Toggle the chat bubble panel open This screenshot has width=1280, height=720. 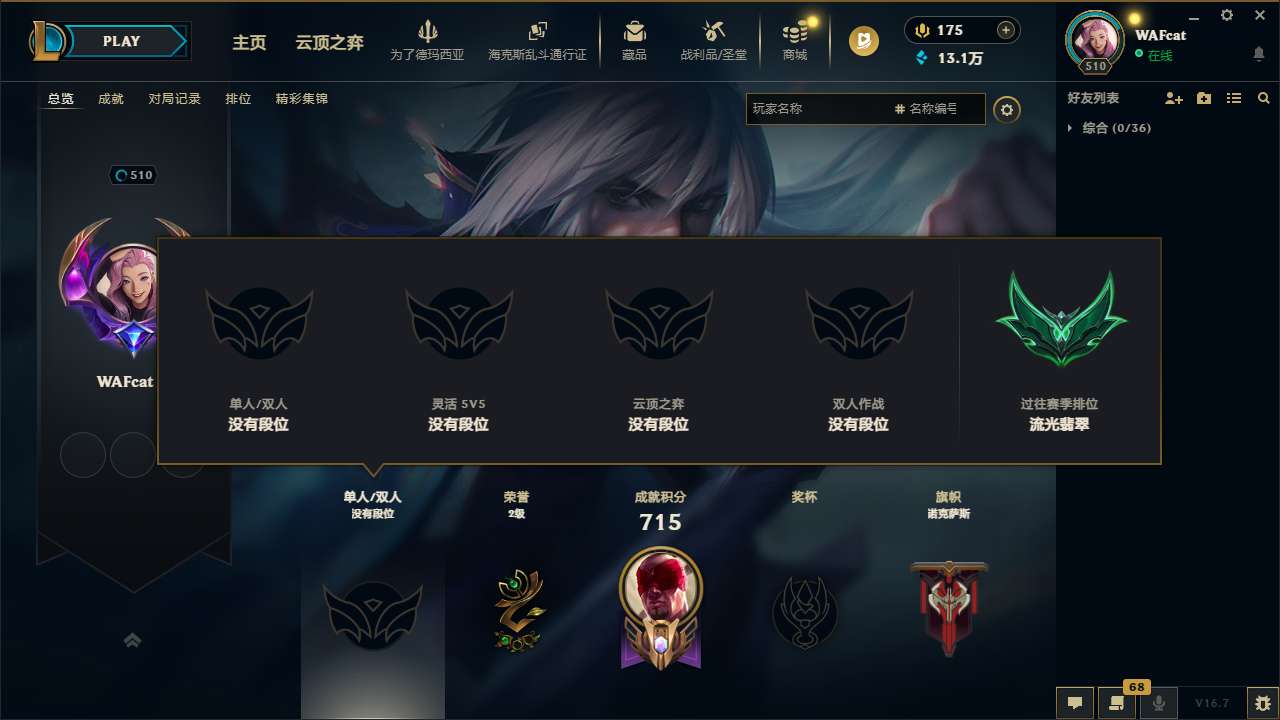[1073, 703]
